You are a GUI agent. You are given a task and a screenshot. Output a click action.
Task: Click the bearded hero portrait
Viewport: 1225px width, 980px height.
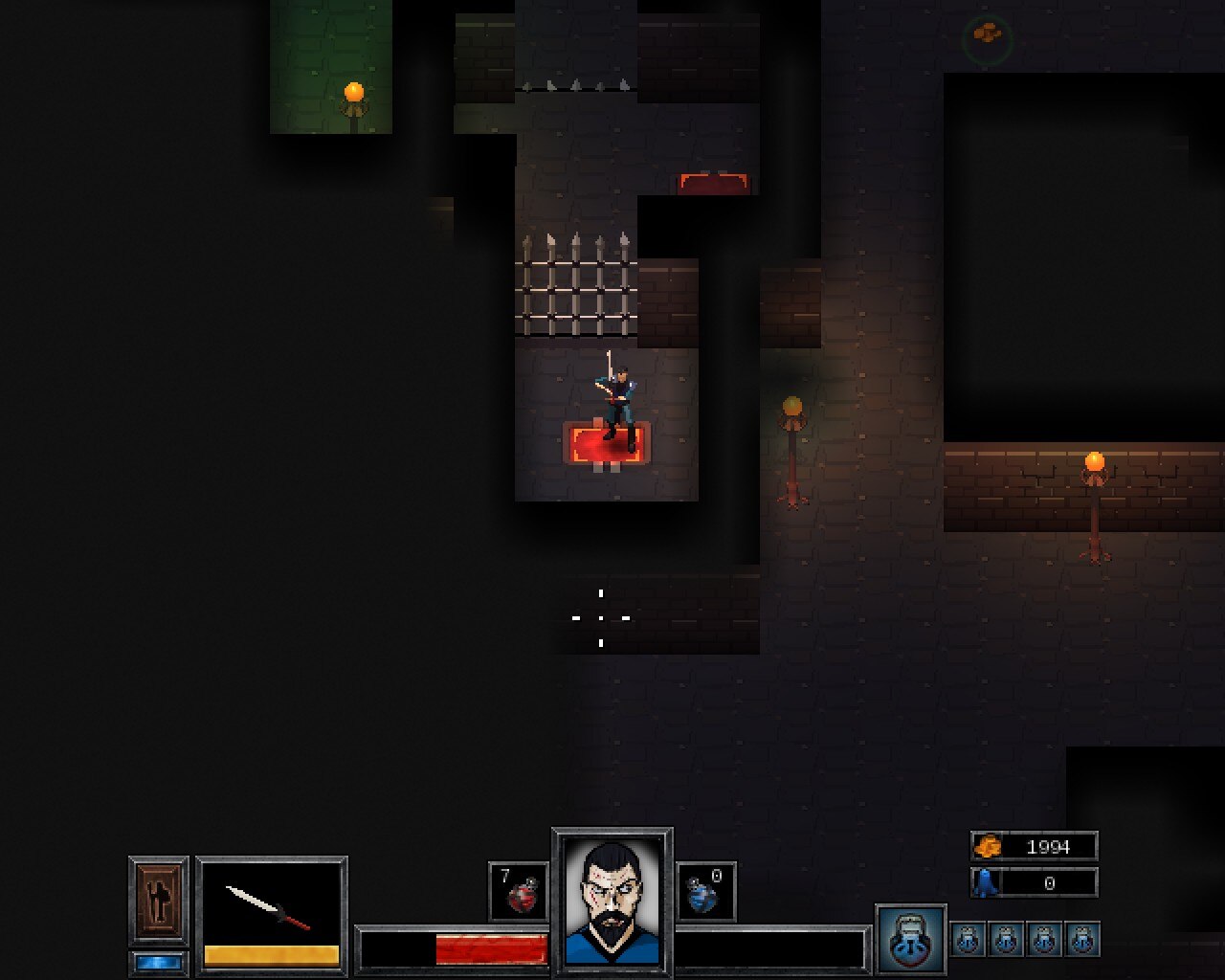(x=612, y=901)
